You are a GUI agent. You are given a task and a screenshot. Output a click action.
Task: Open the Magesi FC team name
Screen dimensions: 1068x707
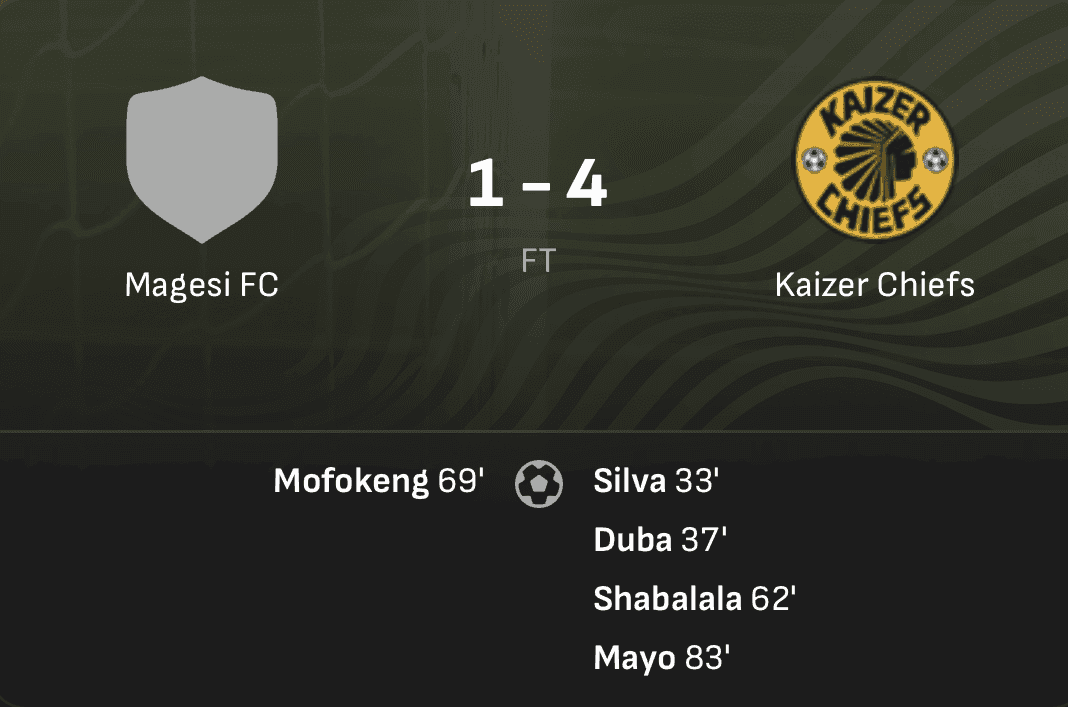tap(201, 285)
